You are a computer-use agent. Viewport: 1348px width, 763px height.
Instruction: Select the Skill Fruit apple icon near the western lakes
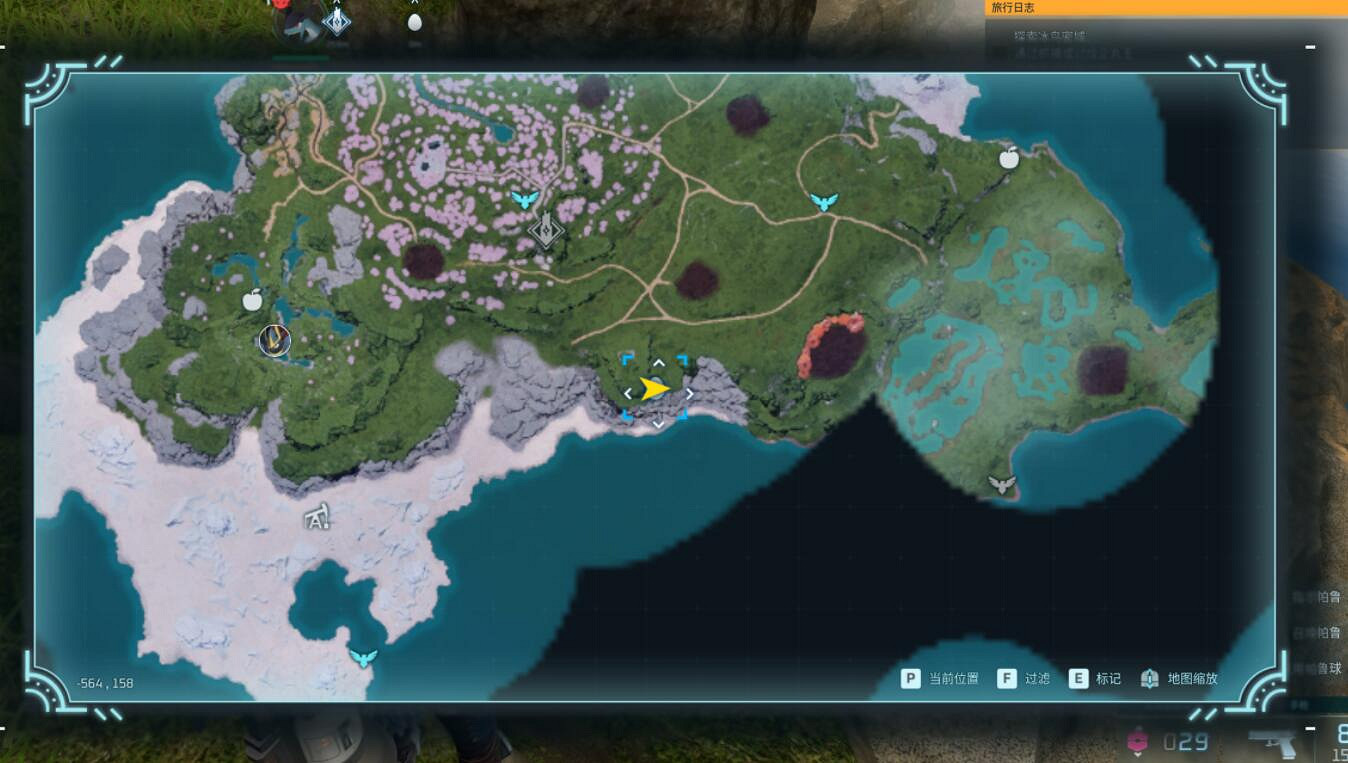253,298
